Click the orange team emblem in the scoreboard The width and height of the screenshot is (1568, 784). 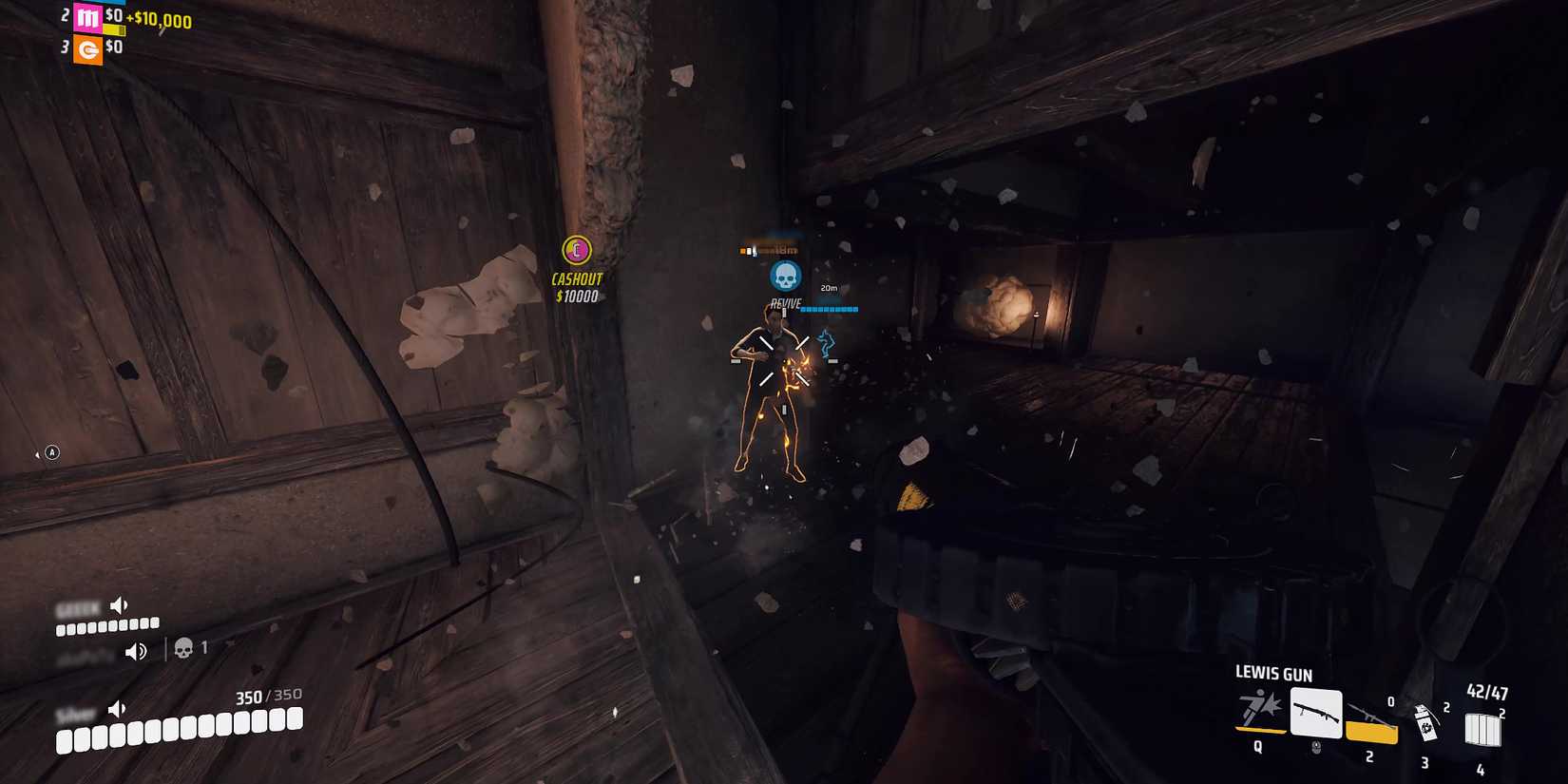[88, 50]
